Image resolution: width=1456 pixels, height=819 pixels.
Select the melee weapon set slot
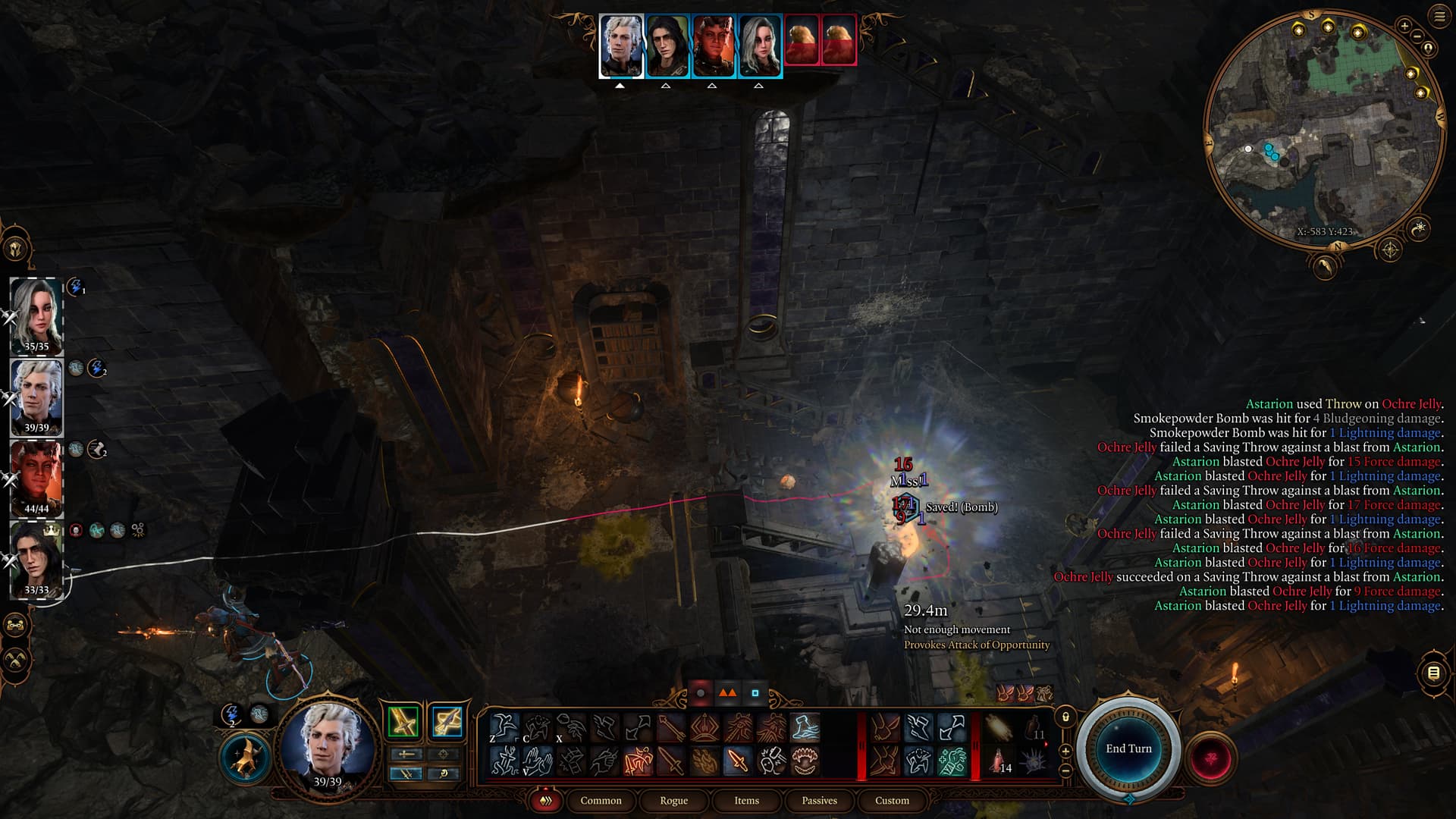click(x=403, y=722)
